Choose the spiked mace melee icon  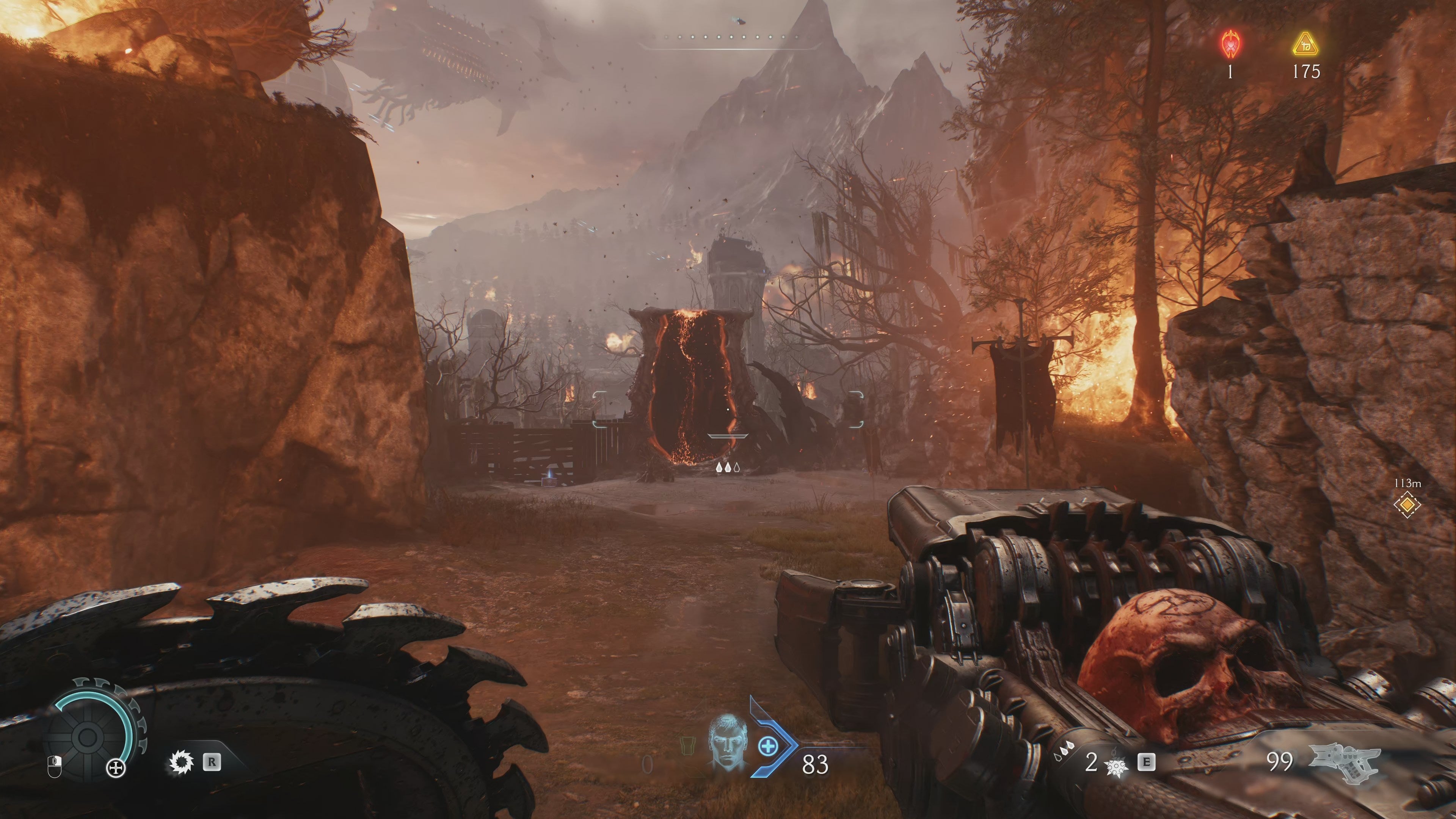1115,766
